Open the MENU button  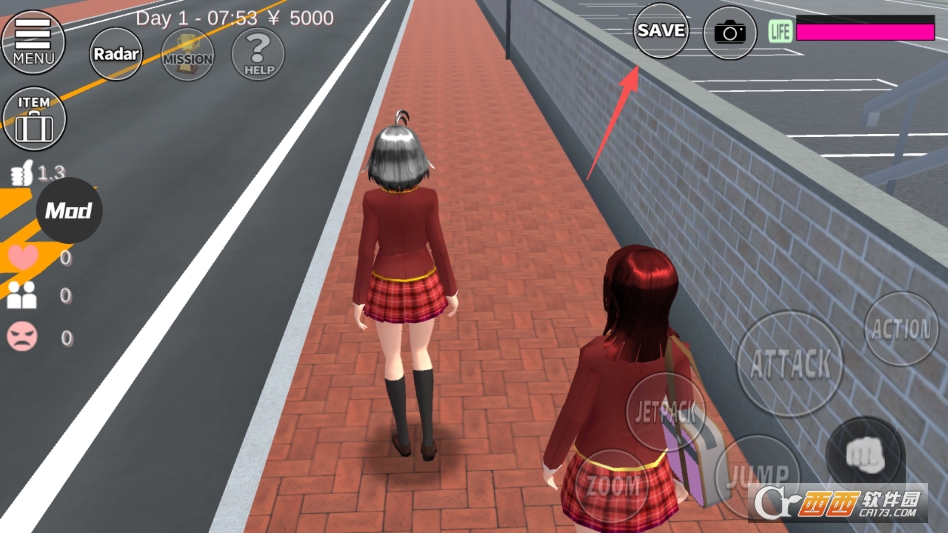click(x=33, y=41)
